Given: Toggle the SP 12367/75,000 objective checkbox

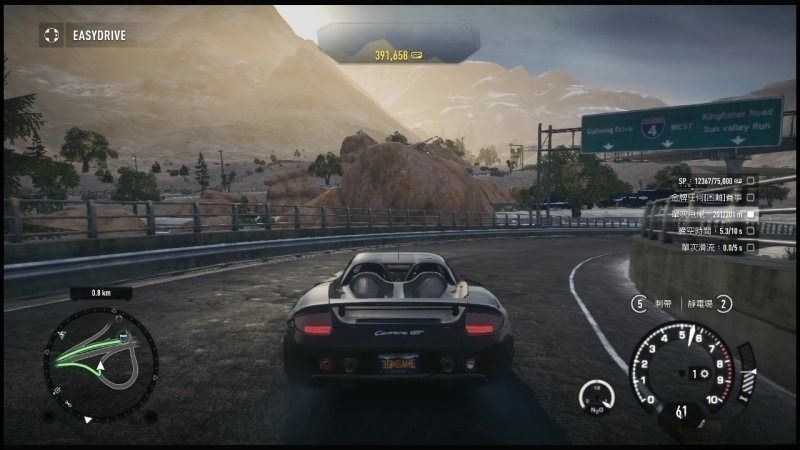Looking at the screenshot, I should tap(751, 182).
